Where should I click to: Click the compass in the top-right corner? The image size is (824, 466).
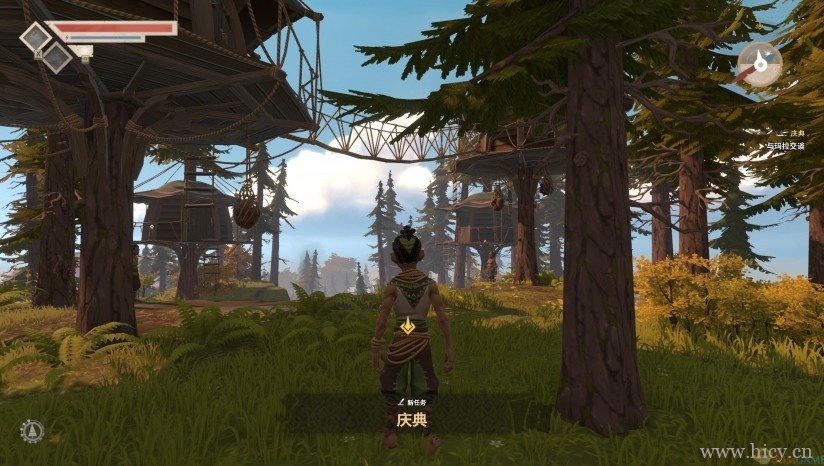[760, 64]
